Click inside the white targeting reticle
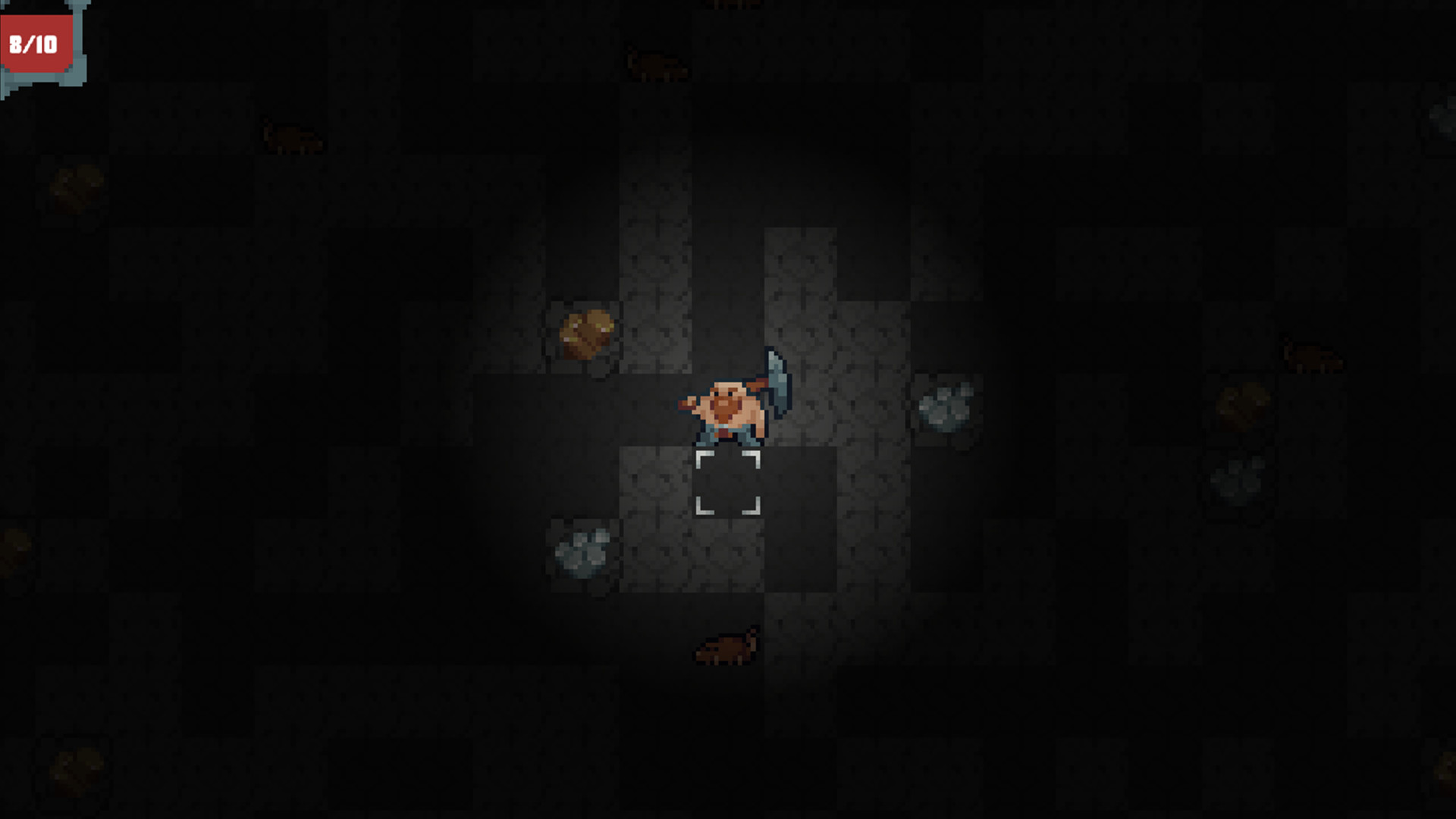This screenshot has width=1456, height=819. (x=728, y=482)
